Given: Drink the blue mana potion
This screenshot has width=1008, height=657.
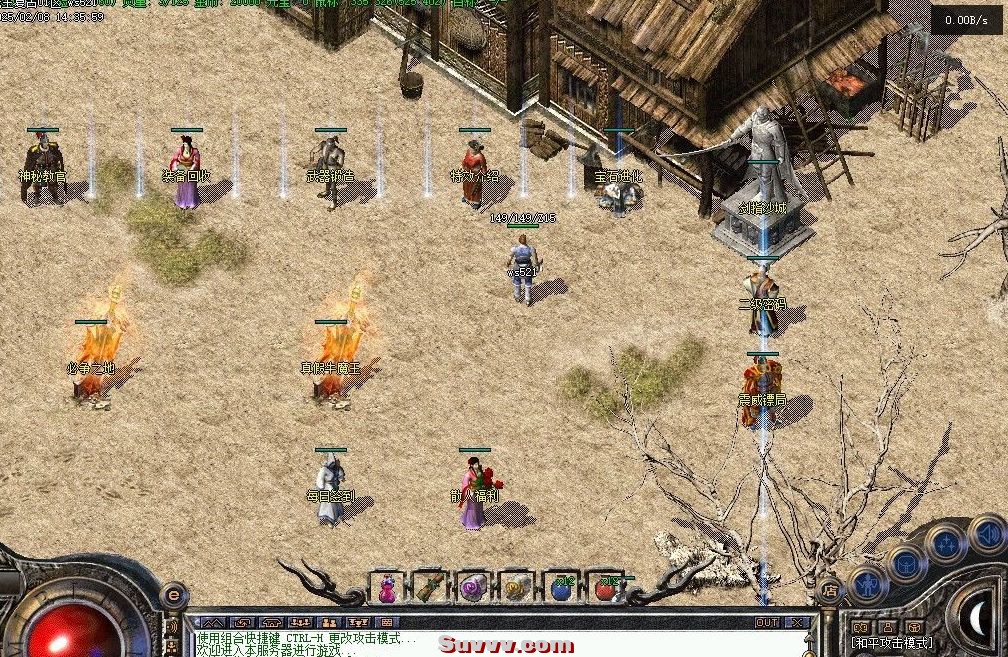Looking at the screenshot, I should click(561, 589).
